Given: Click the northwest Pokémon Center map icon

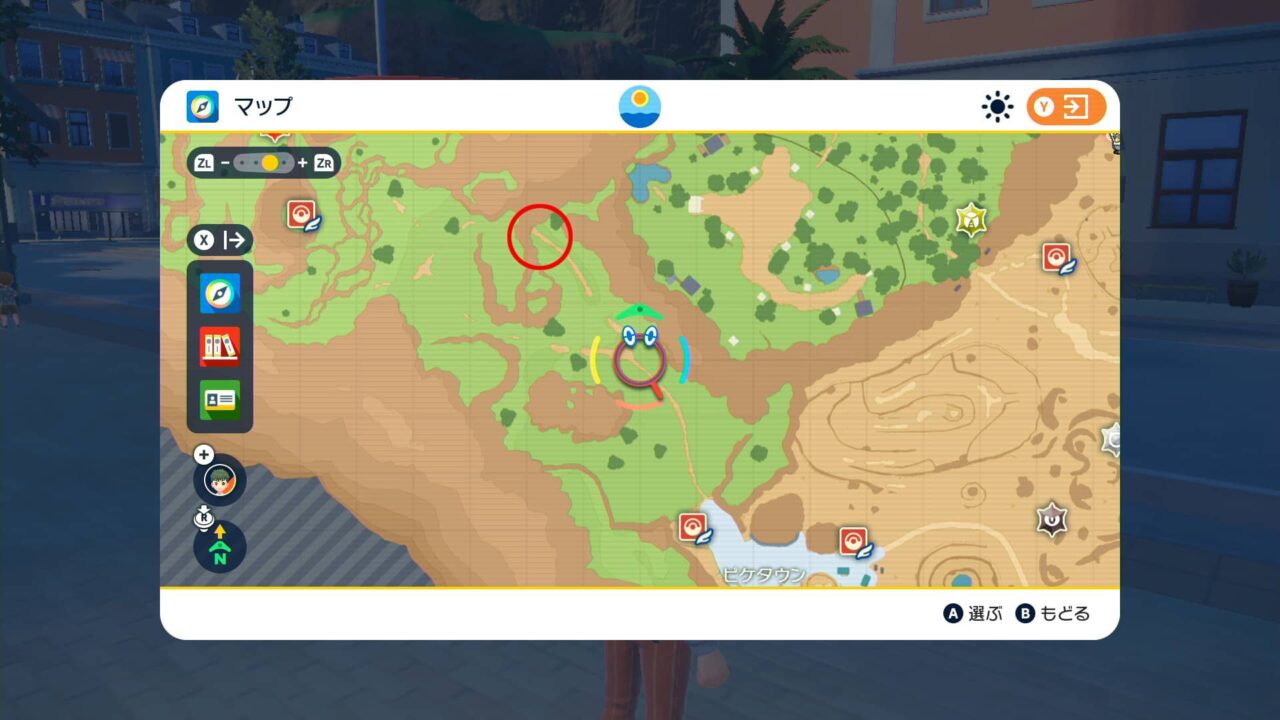Looking at the screenshot, I should tap(300, 214).
